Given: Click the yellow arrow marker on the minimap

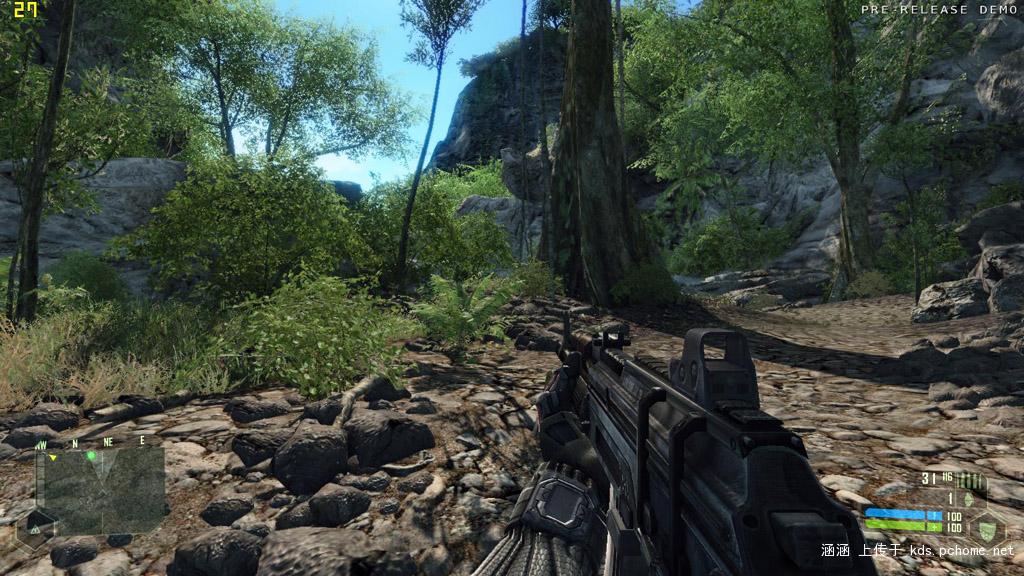Looking at the screenshot, I should click(52, 458).
